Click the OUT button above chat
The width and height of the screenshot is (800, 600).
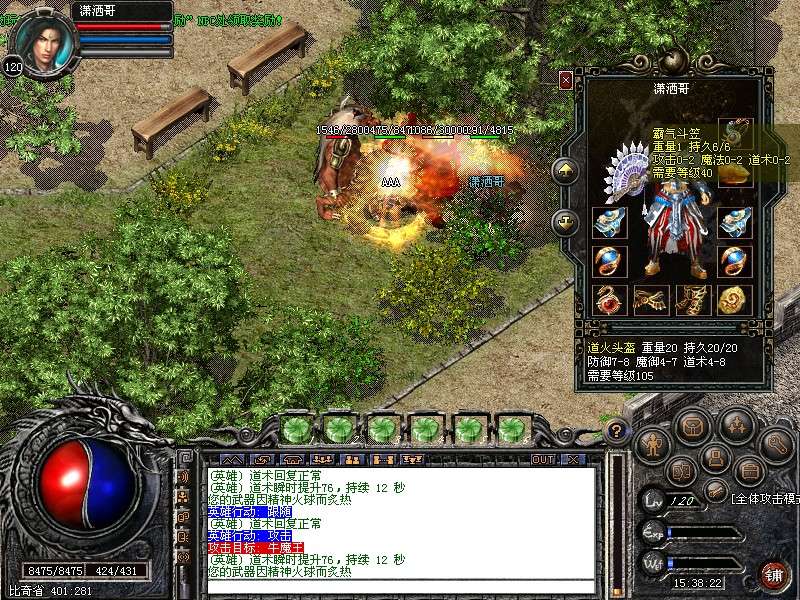click(542, 459)
